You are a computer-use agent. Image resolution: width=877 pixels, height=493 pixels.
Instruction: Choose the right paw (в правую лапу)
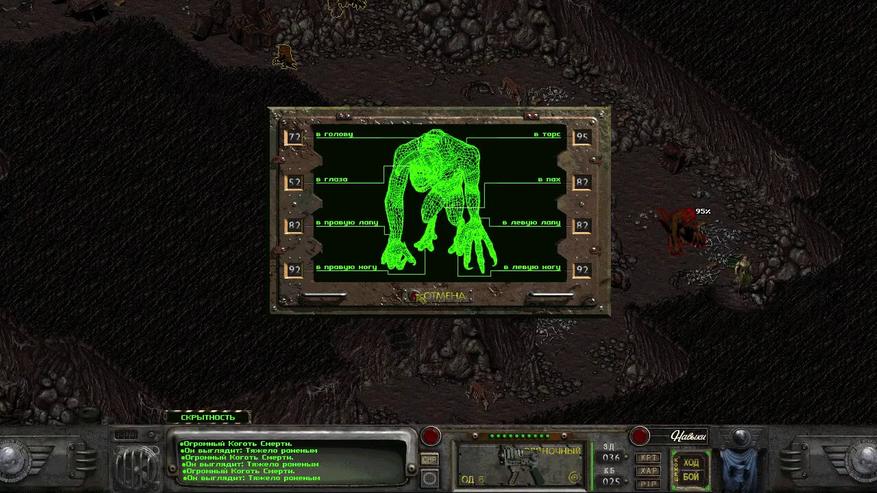[x=343, y=225]
